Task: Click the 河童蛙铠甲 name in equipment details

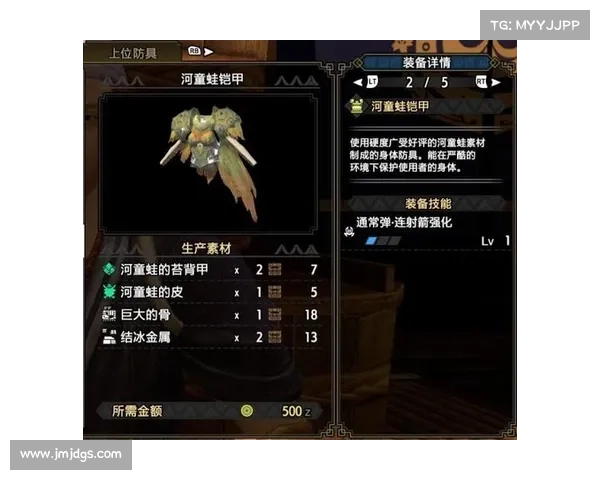Action: (400, 105)
